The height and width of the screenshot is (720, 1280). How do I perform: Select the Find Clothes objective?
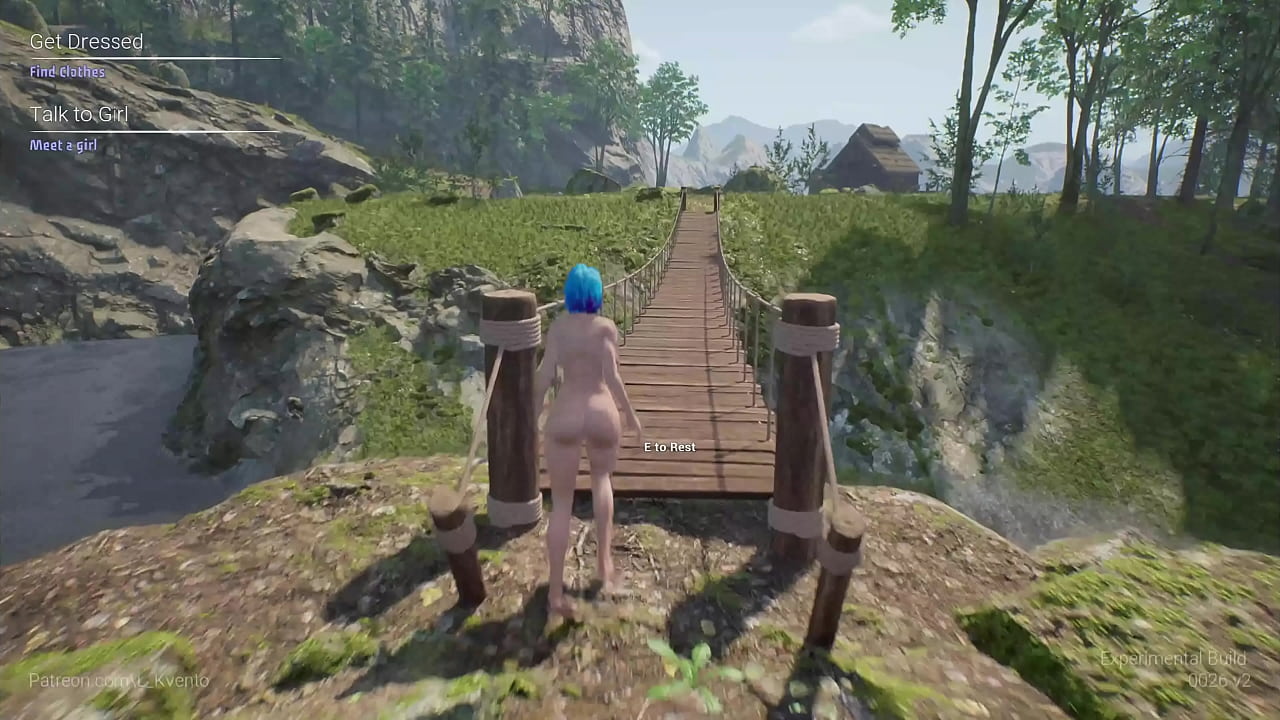[x=66, y=71]
